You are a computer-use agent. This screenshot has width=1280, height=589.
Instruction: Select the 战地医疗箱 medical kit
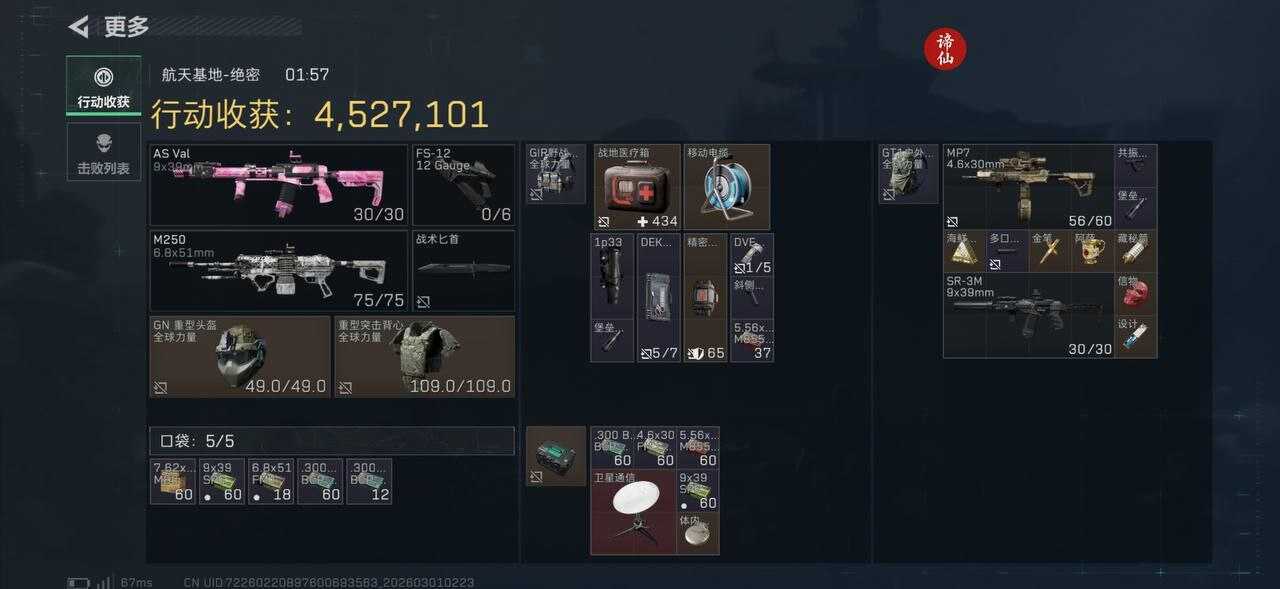pyautogui.click(x=637, y=187)
